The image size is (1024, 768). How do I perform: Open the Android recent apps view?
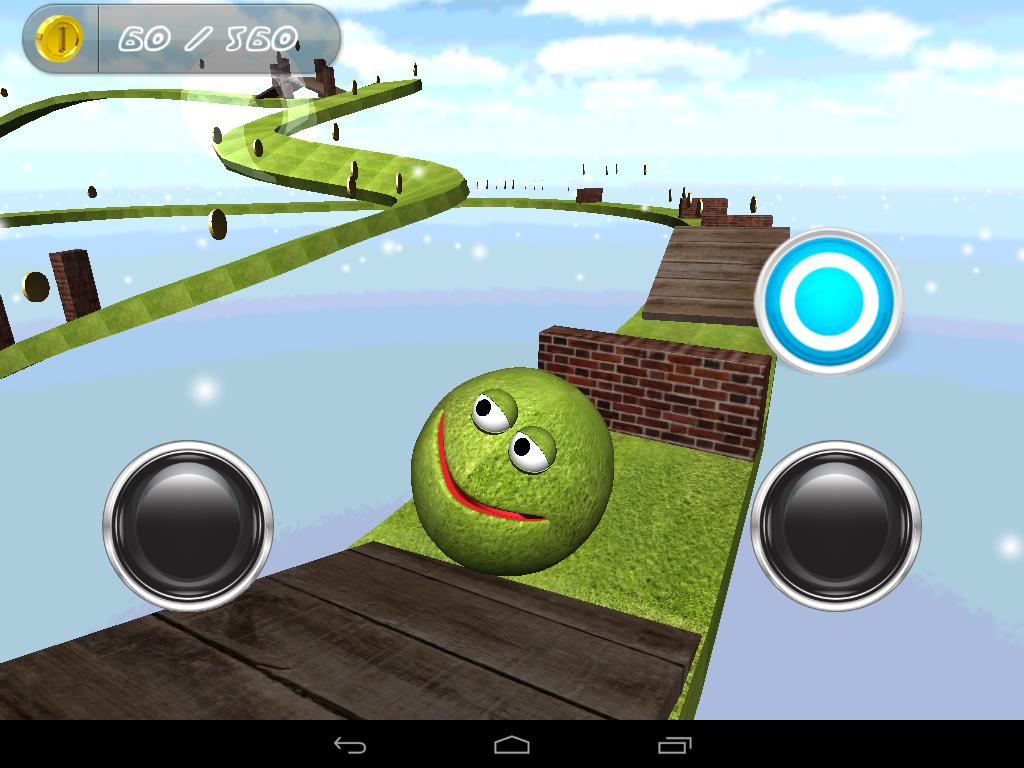tap(674, 745)
